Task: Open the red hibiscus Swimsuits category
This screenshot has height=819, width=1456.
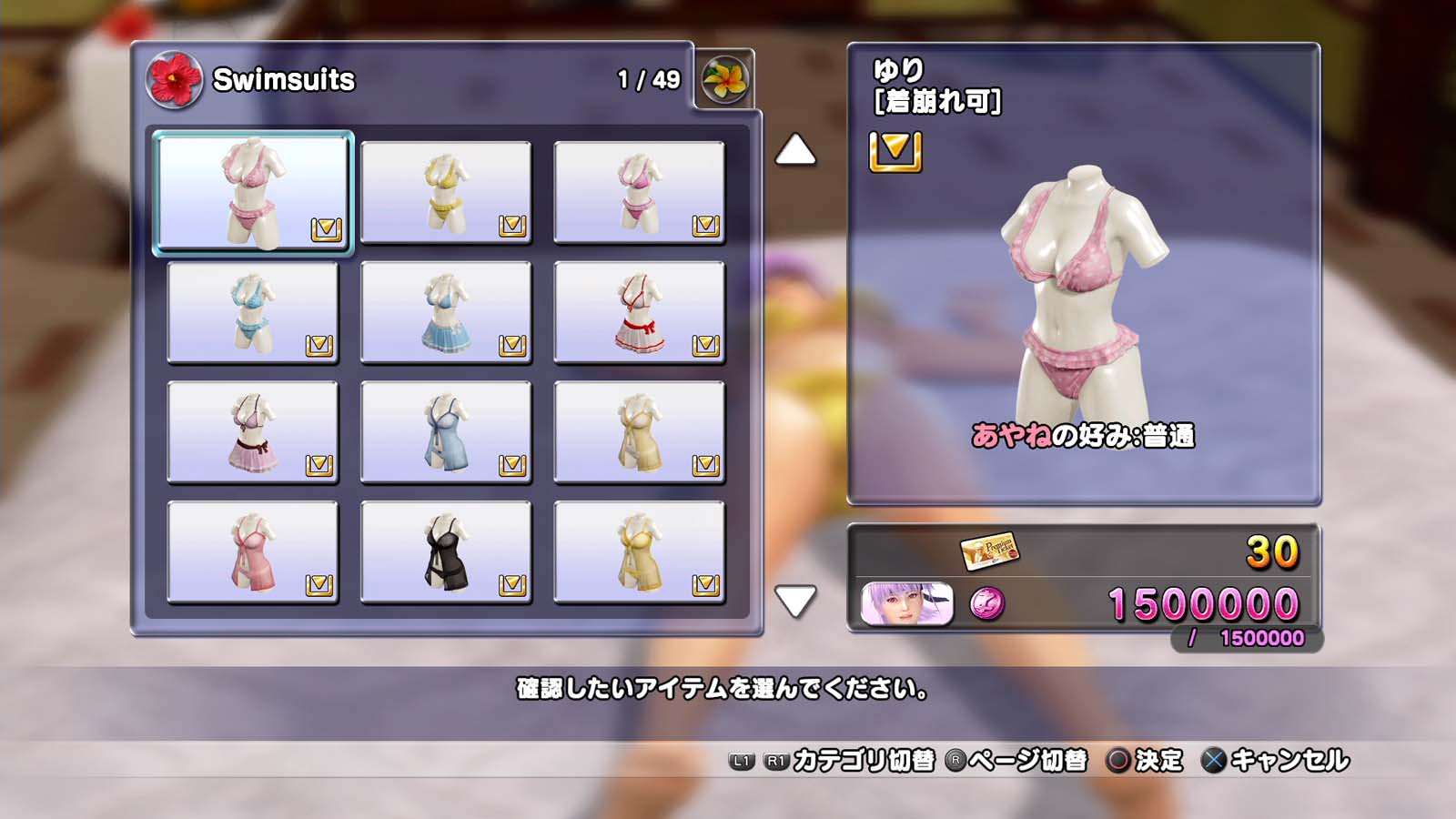Action: coord(174,80)
